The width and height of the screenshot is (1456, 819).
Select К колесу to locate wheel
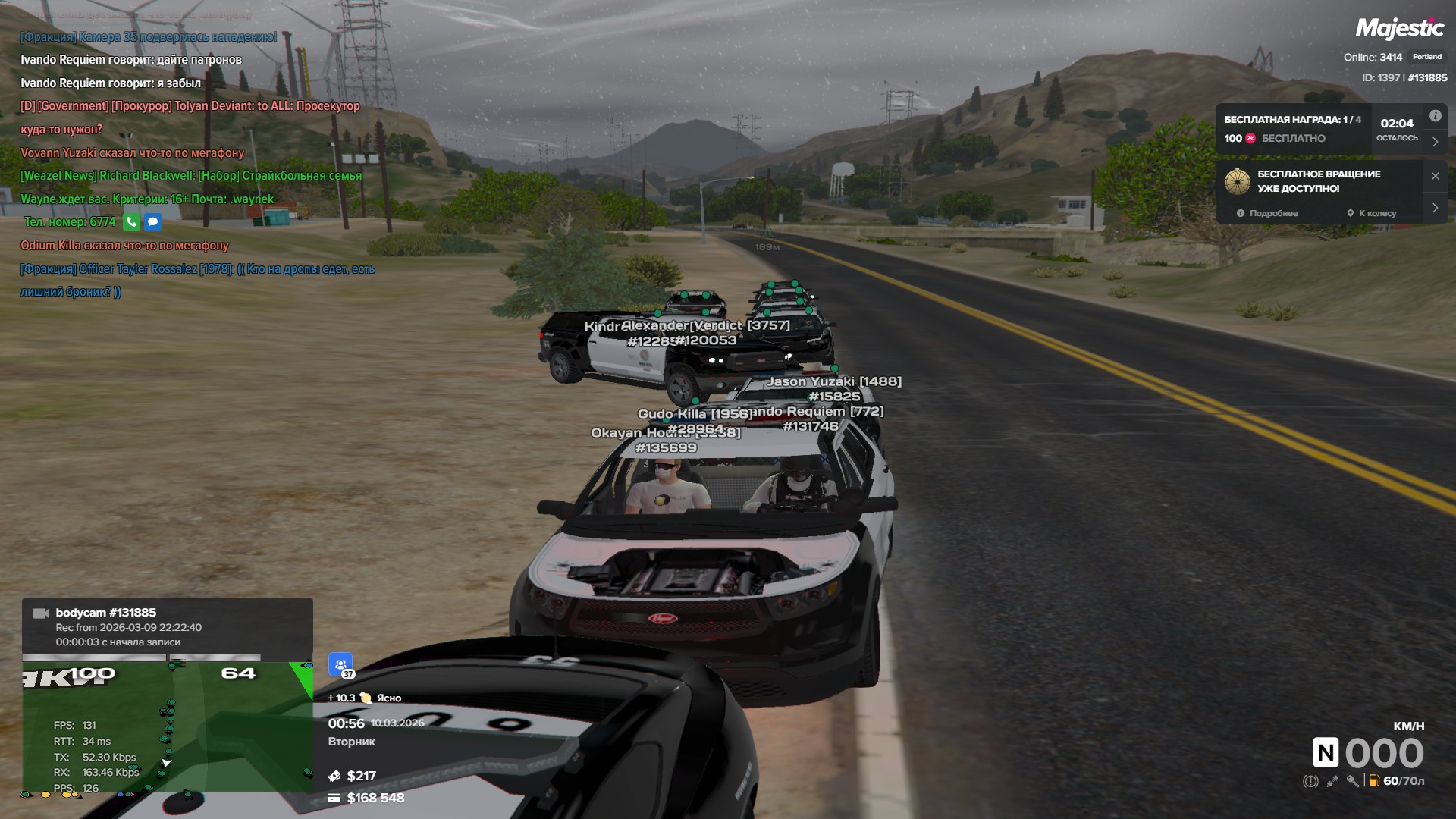pos(1371,213)
